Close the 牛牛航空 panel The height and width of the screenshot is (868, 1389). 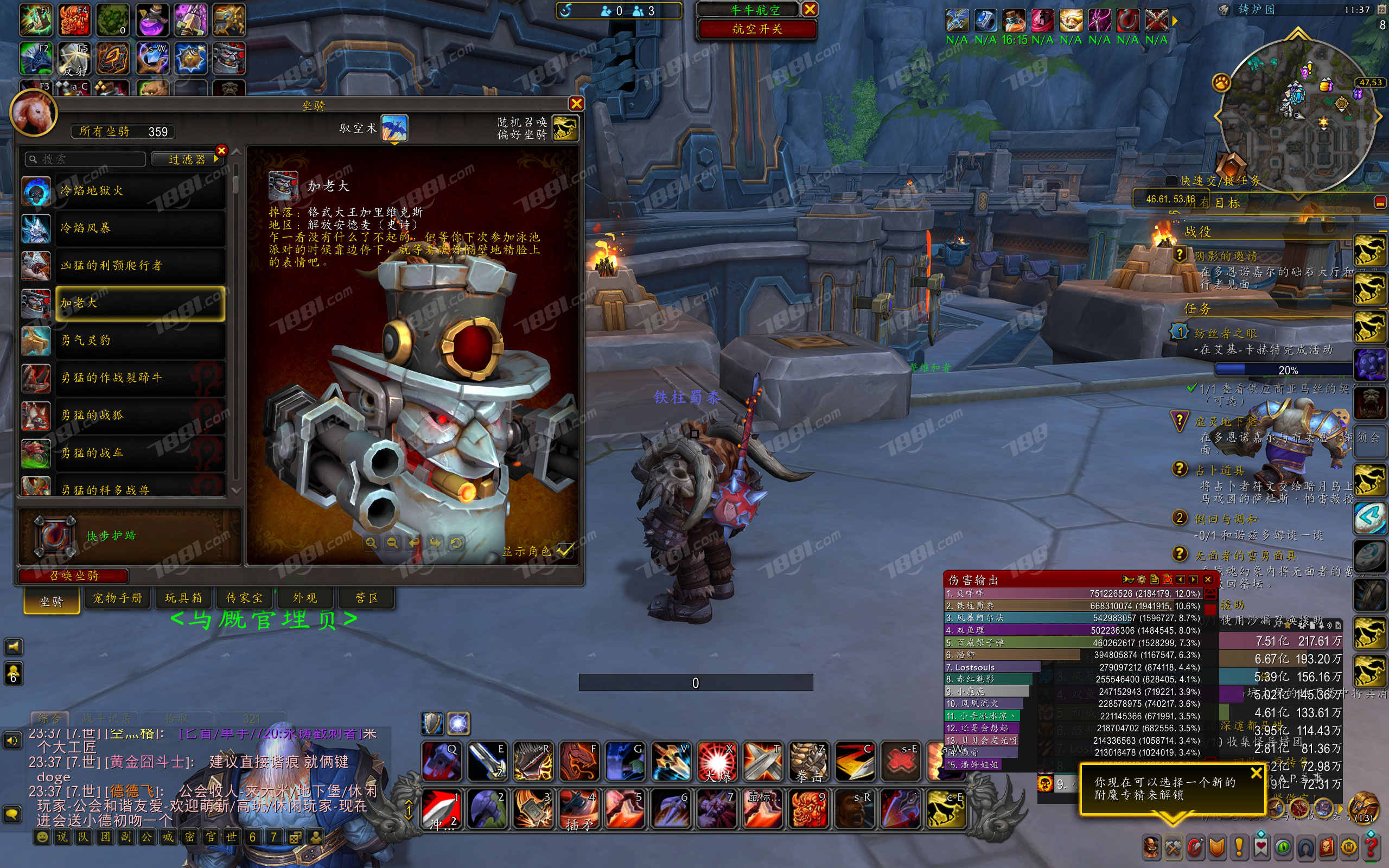tap(810, 9)
